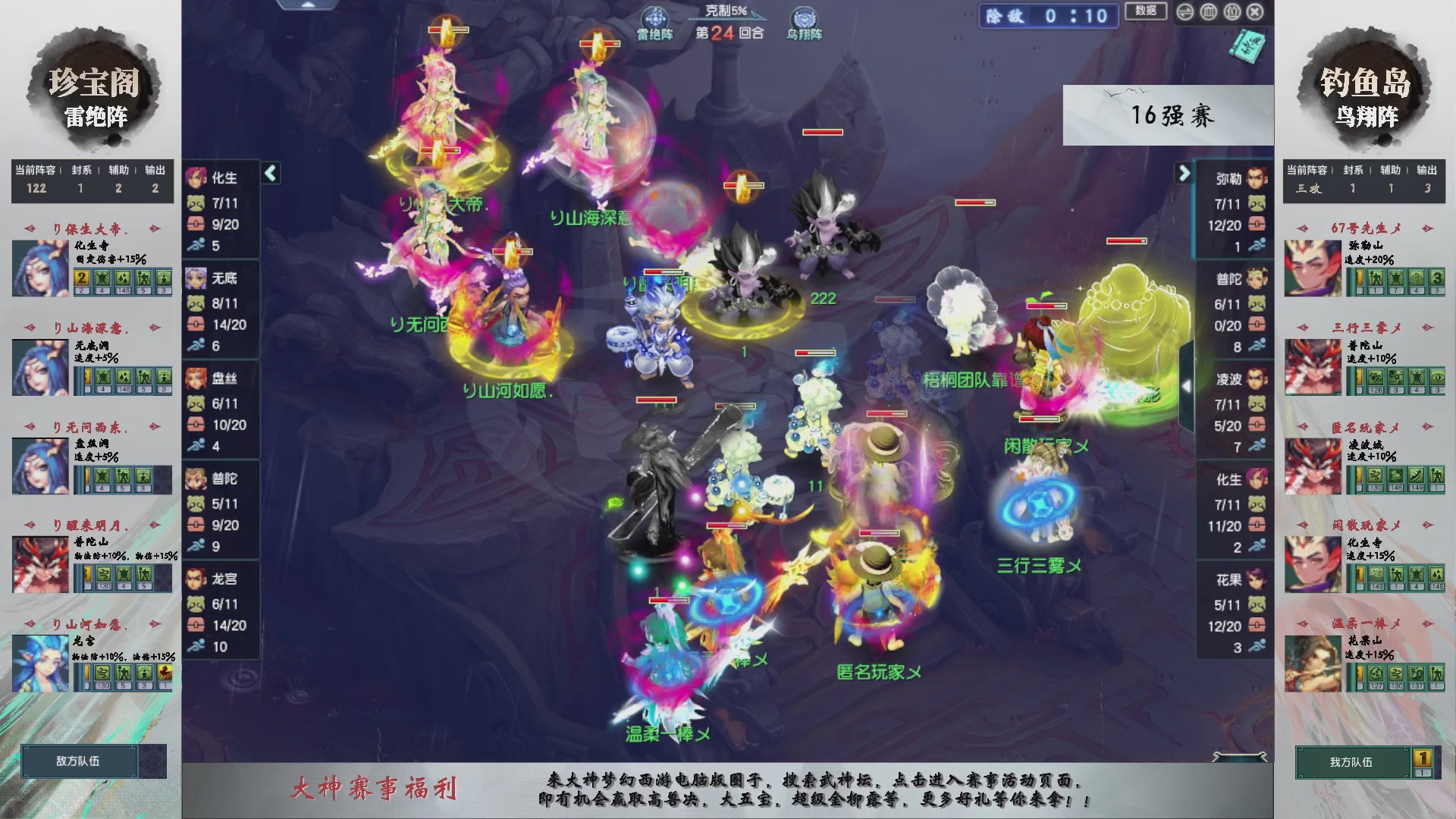Click the 龙宫 sect emblem in left roster
Screen dimensions: 1456x819
(x=196, y=579)
